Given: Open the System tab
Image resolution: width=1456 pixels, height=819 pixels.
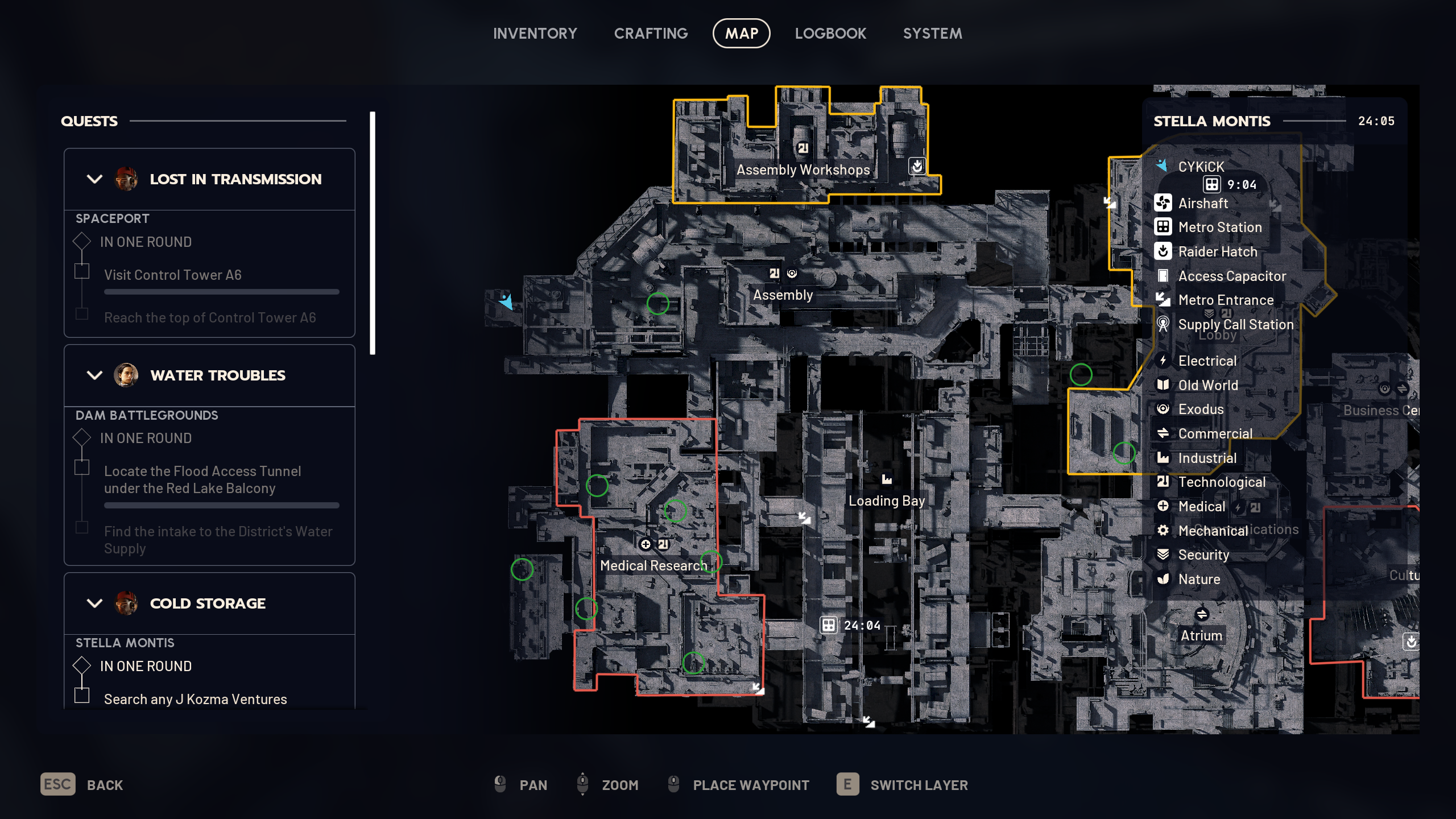Looking at the screenshot, I should (x=932, y=34).
